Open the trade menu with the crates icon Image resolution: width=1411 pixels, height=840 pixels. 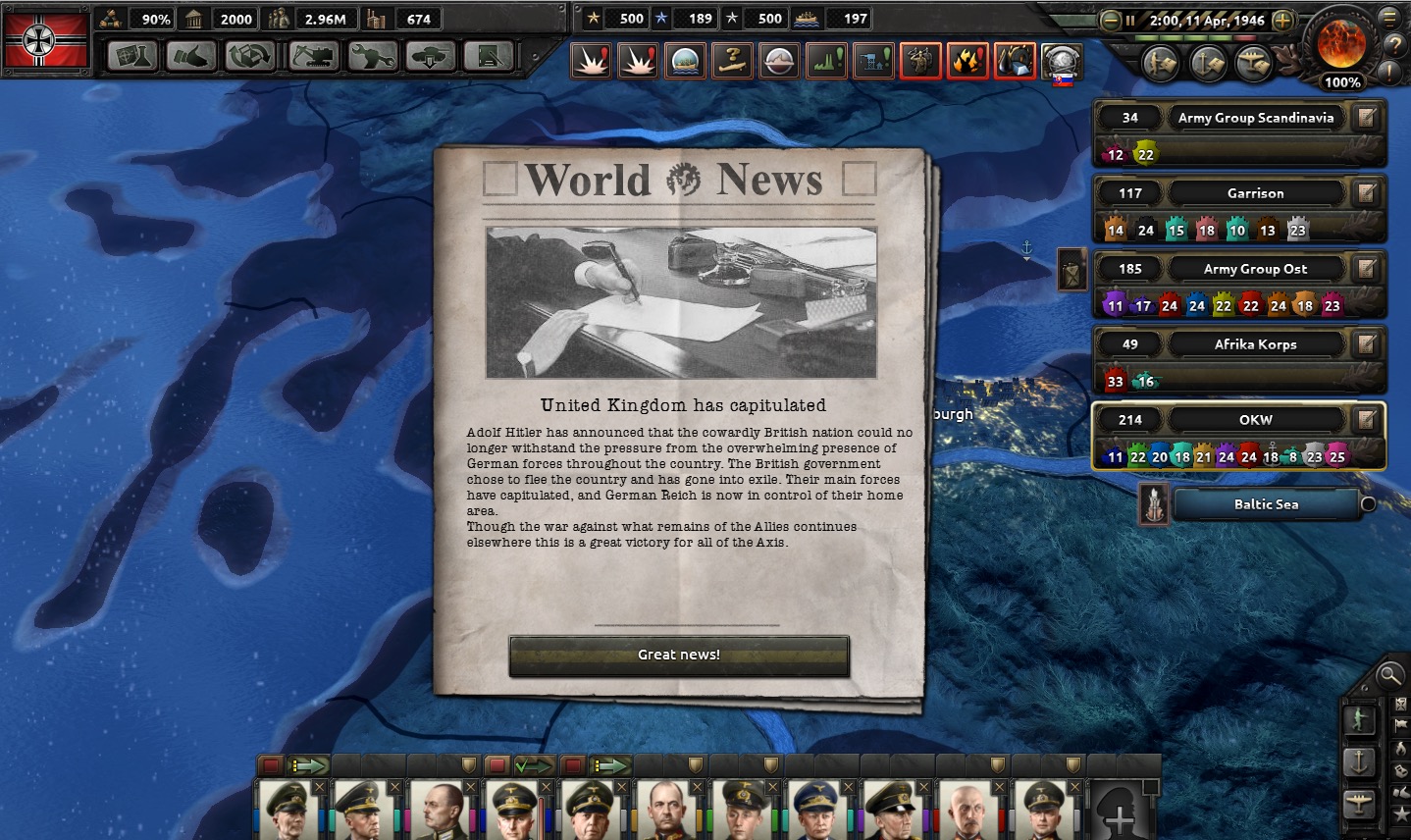click(x=250, y=57)
